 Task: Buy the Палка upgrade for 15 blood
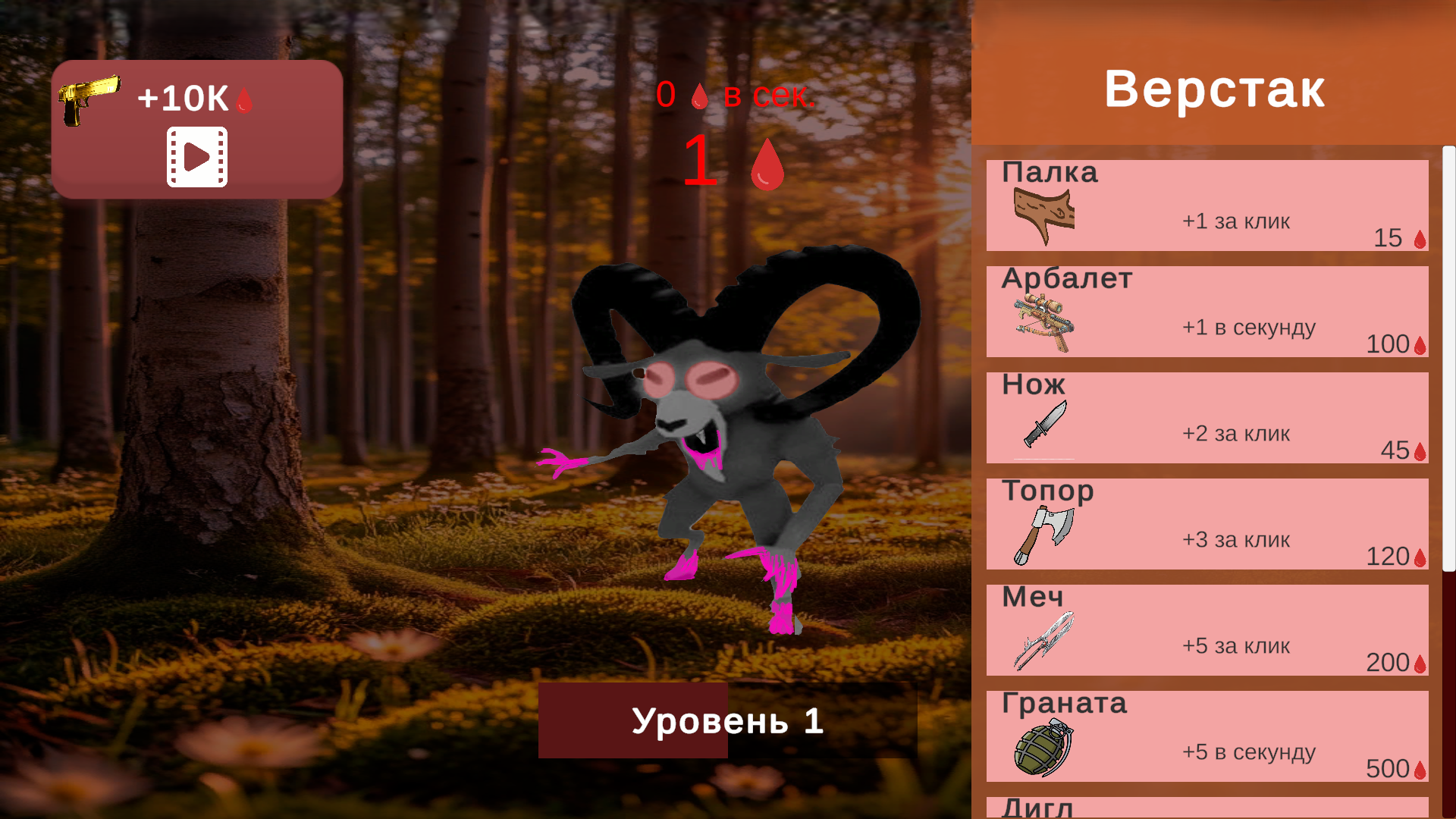pyautogui.click(x=1206, y=205)
